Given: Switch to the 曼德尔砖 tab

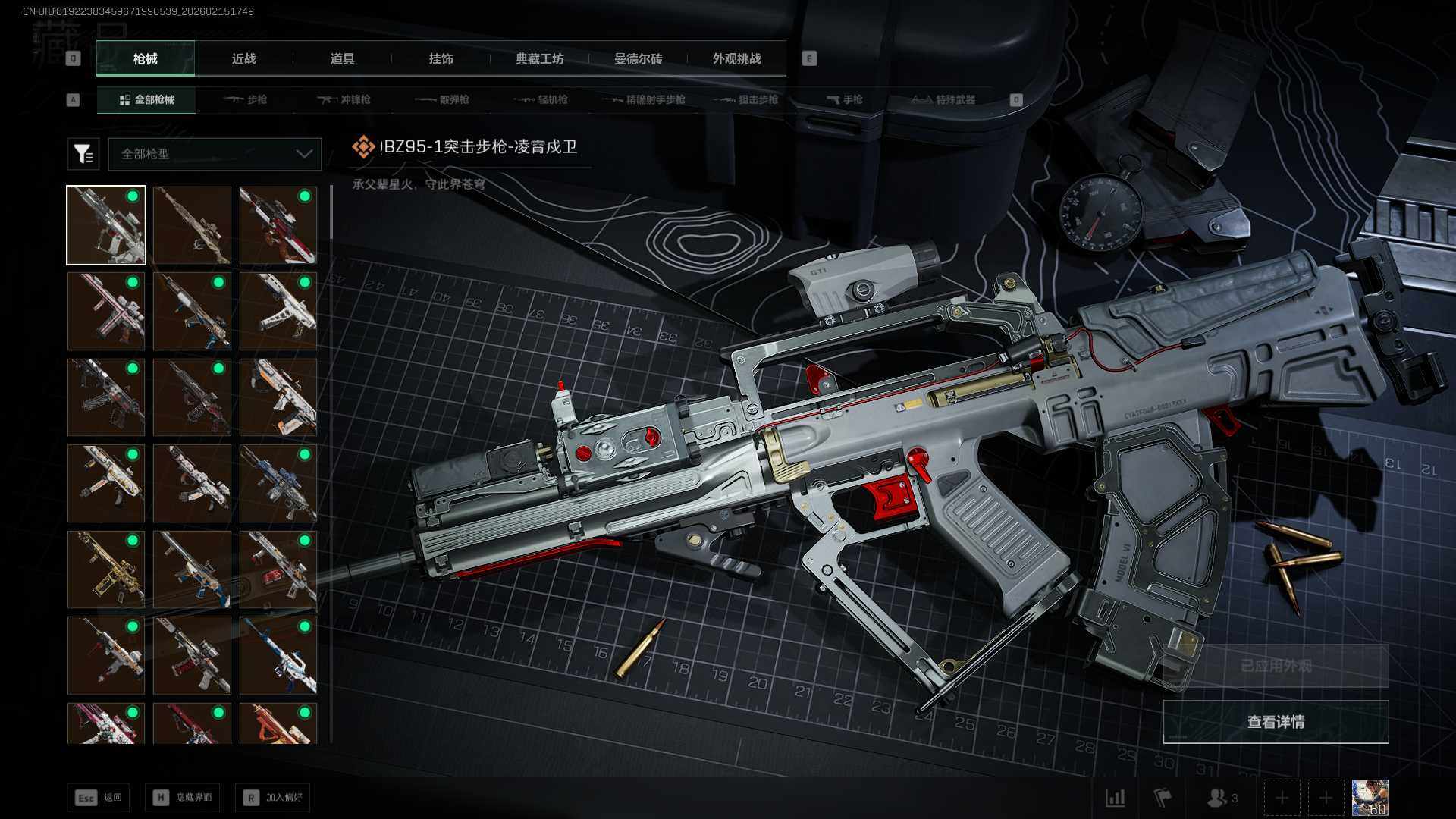Looking at the screenshot, I should (x=638, y=58).
